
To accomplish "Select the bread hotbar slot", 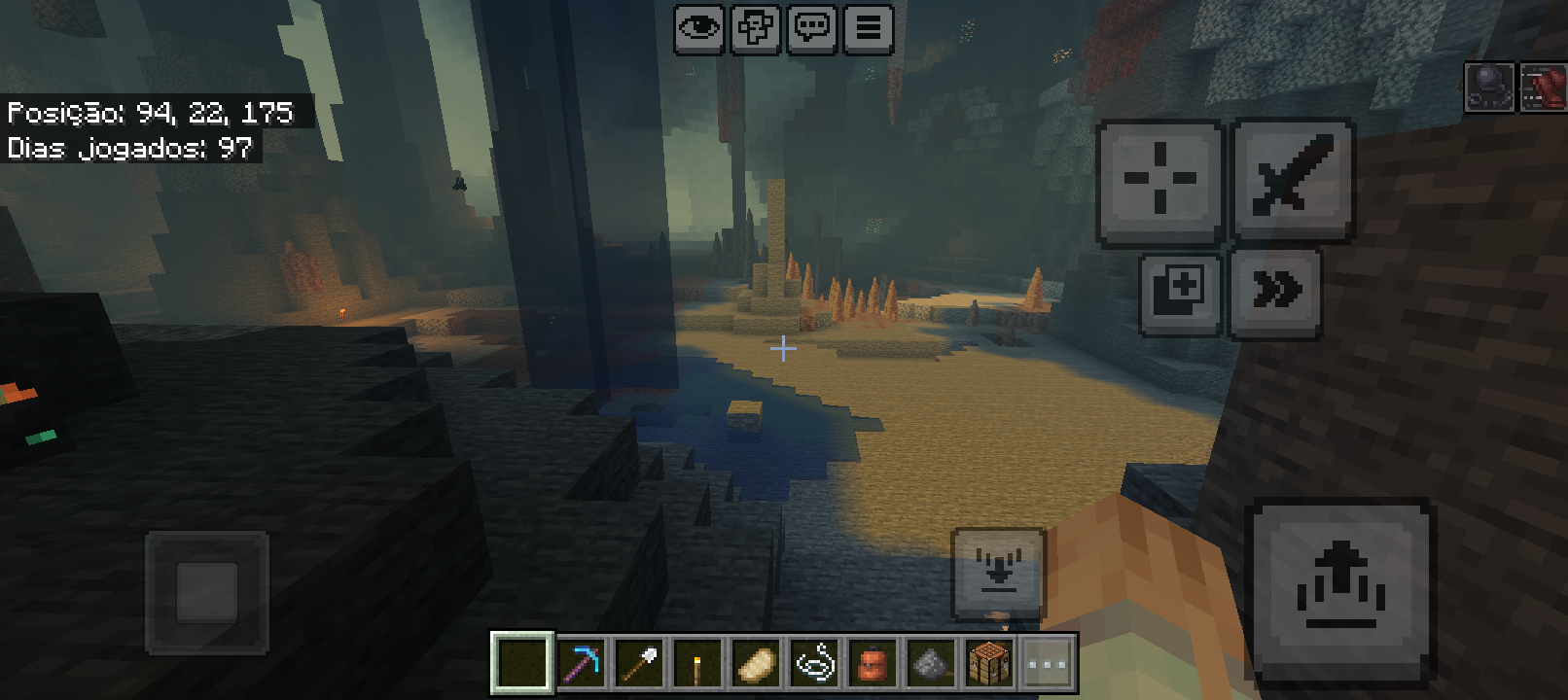I will [756, 665].
